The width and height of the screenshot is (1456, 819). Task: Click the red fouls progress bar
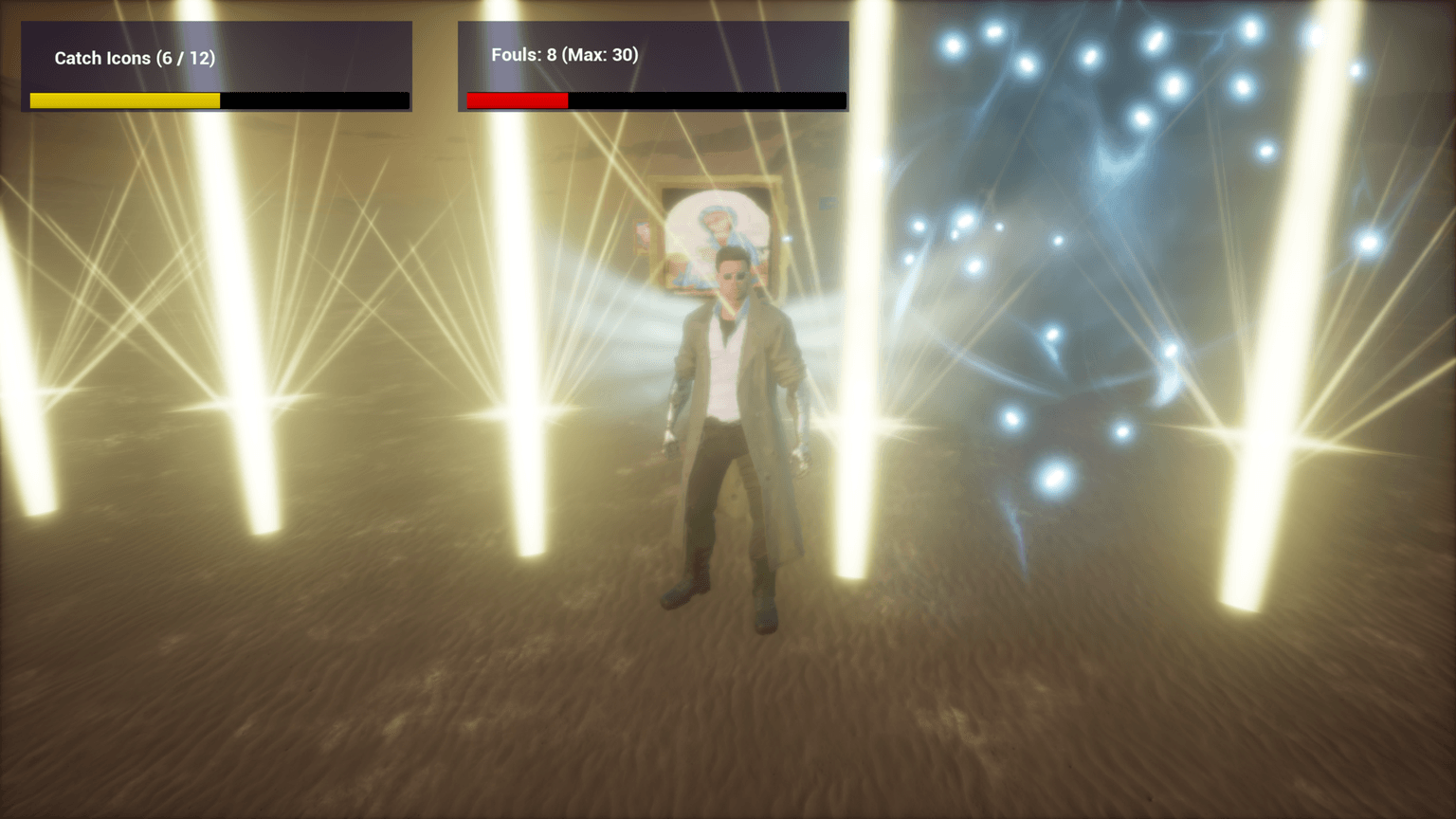pos(517,100)
